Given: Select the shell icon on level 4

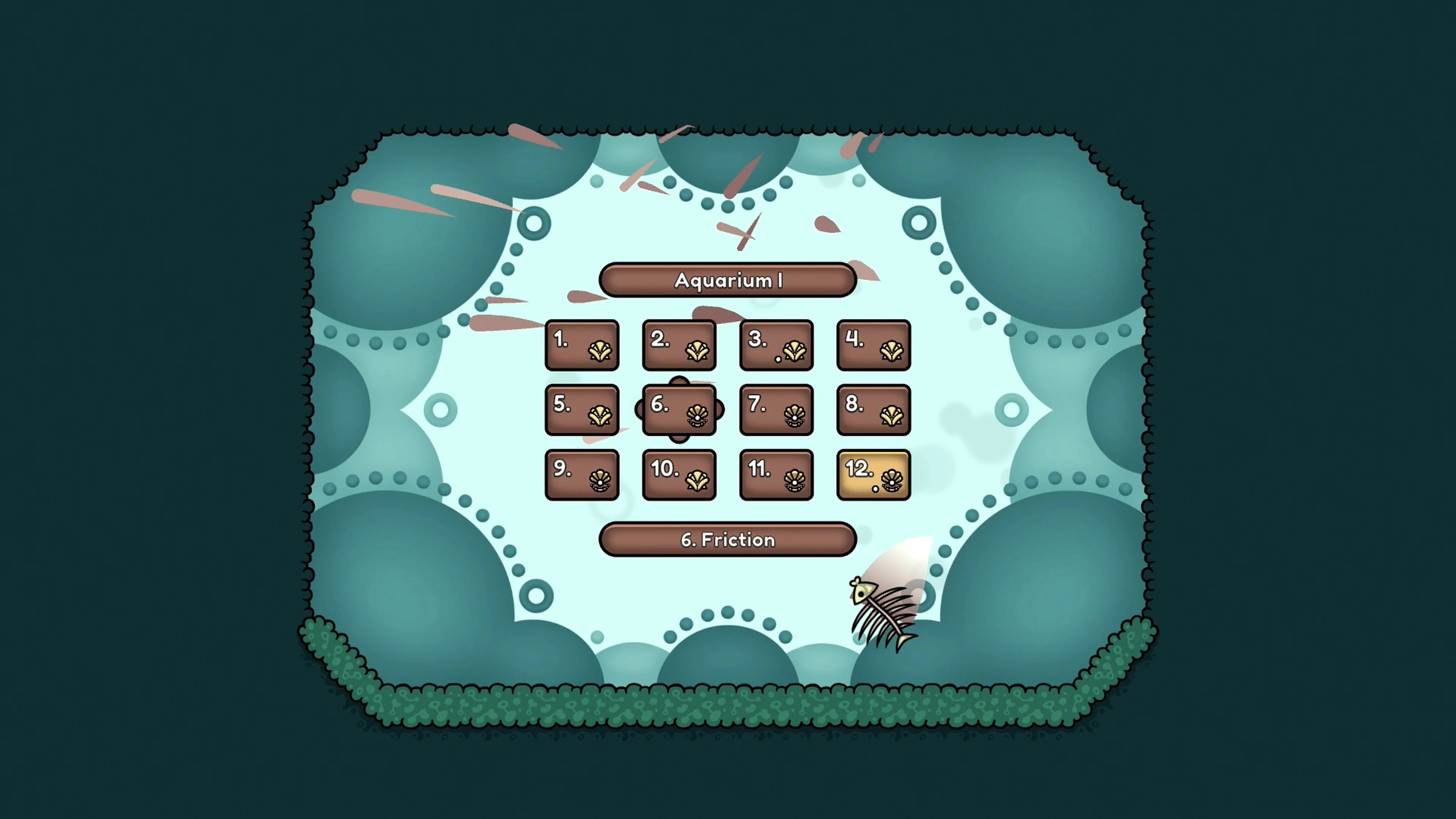Looking at the screenshot, I should click(892, 350).
